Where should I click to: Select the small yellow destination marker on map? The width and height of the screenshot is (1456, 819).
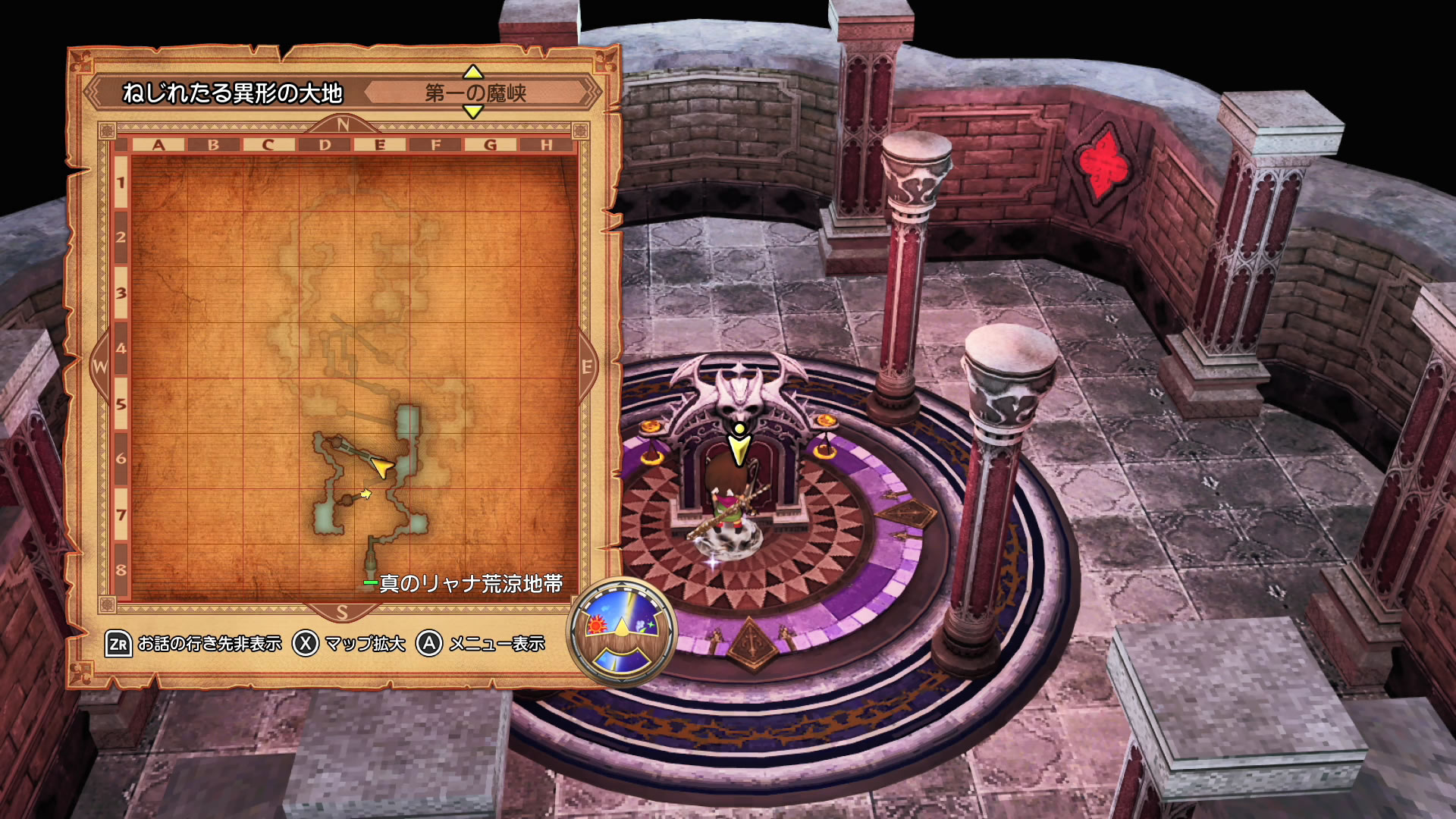click(x=366, y=494)
